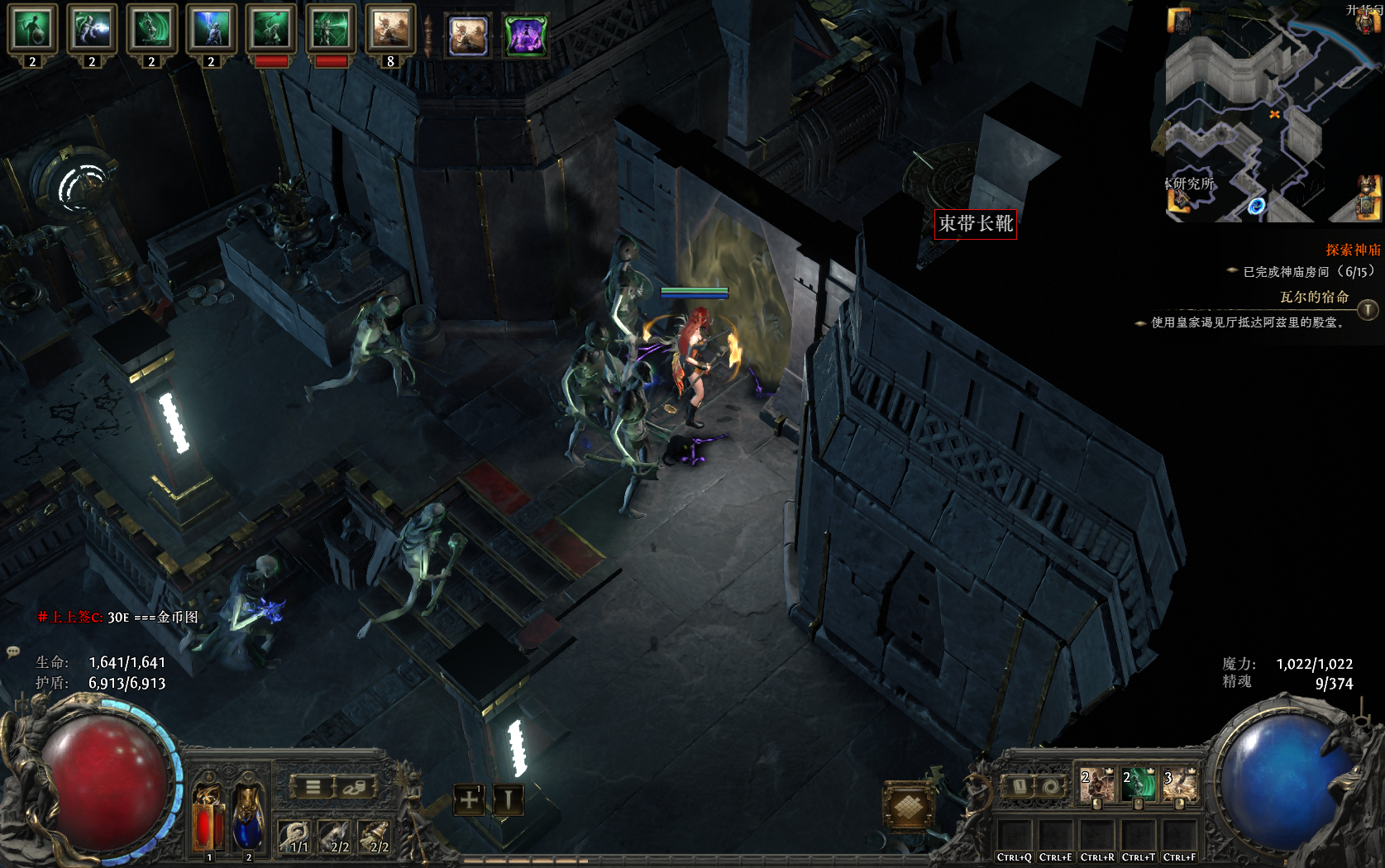Activate the sandy skill marked 3
The width and height of the screenshot is (1385, 868).
pyautogui.click(x=1179, y=785)
